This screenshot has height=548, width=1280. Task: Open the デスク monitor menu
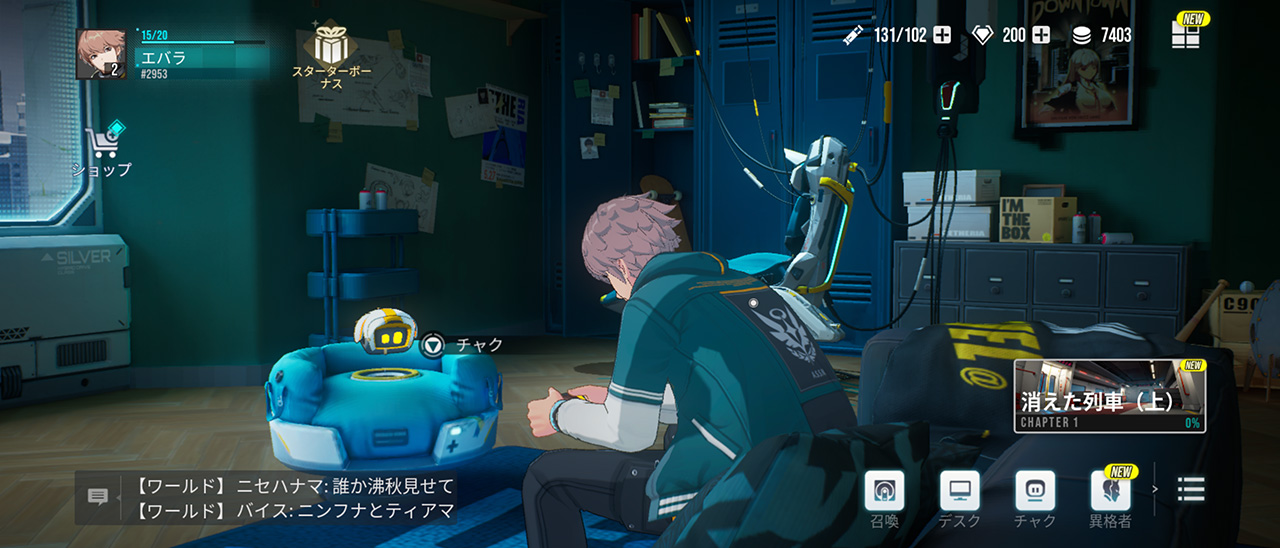click(x=960, y=491)
